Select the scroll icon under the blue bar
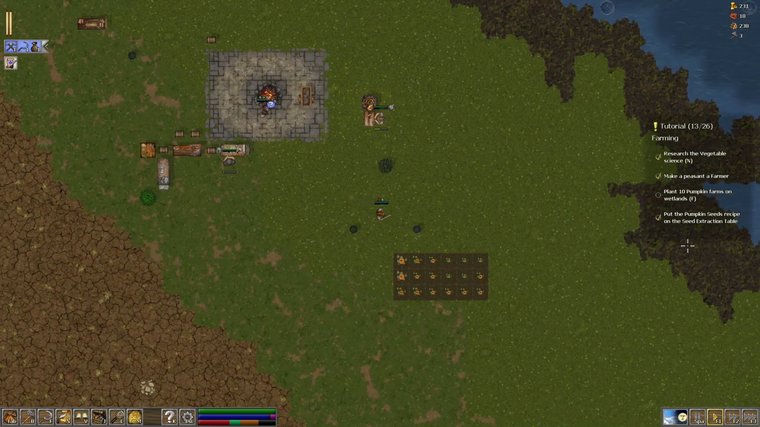760x427 pixels. point(10,63)
